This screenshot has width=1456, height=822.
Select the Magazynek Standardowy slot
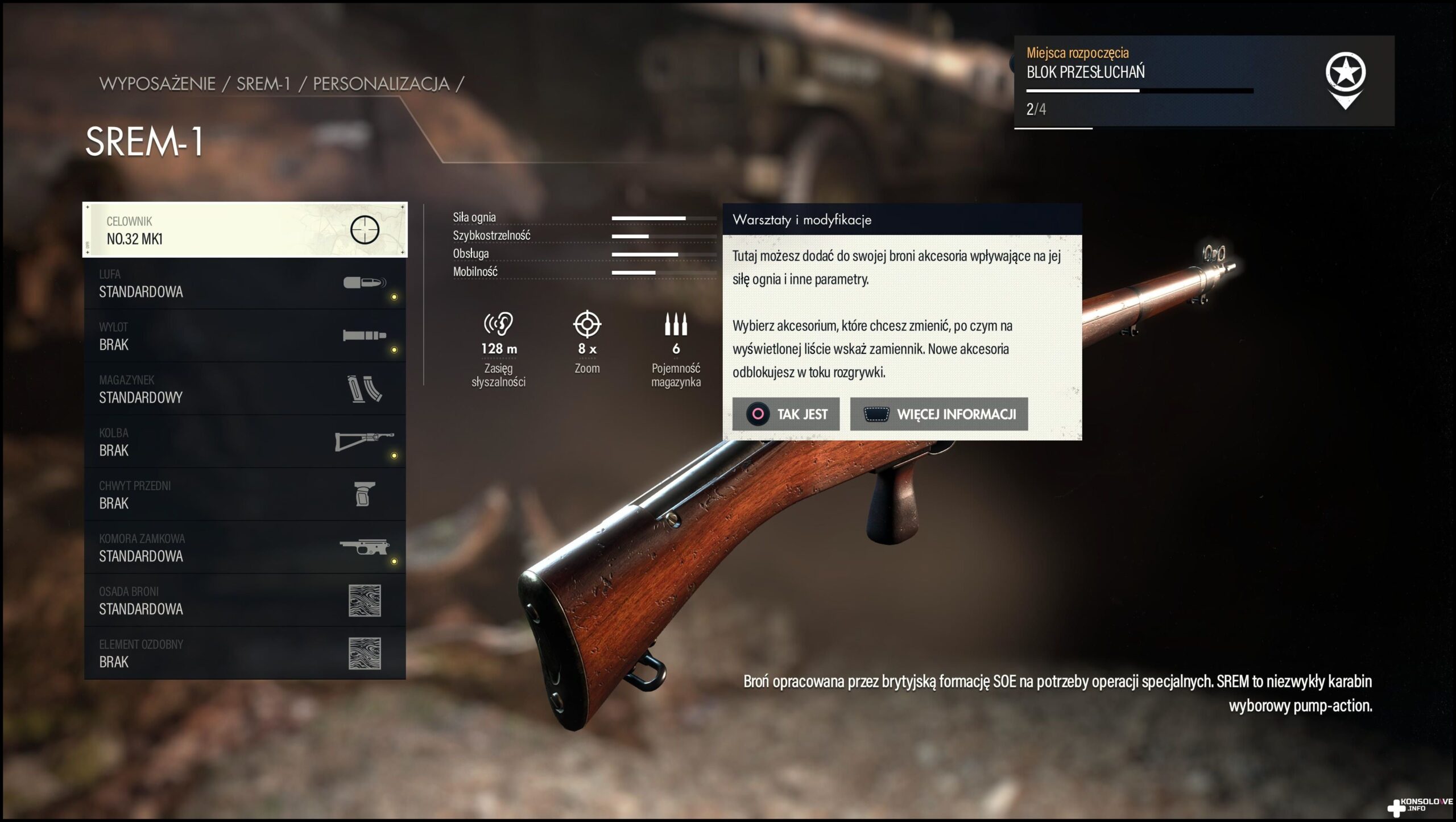(245, 389)
